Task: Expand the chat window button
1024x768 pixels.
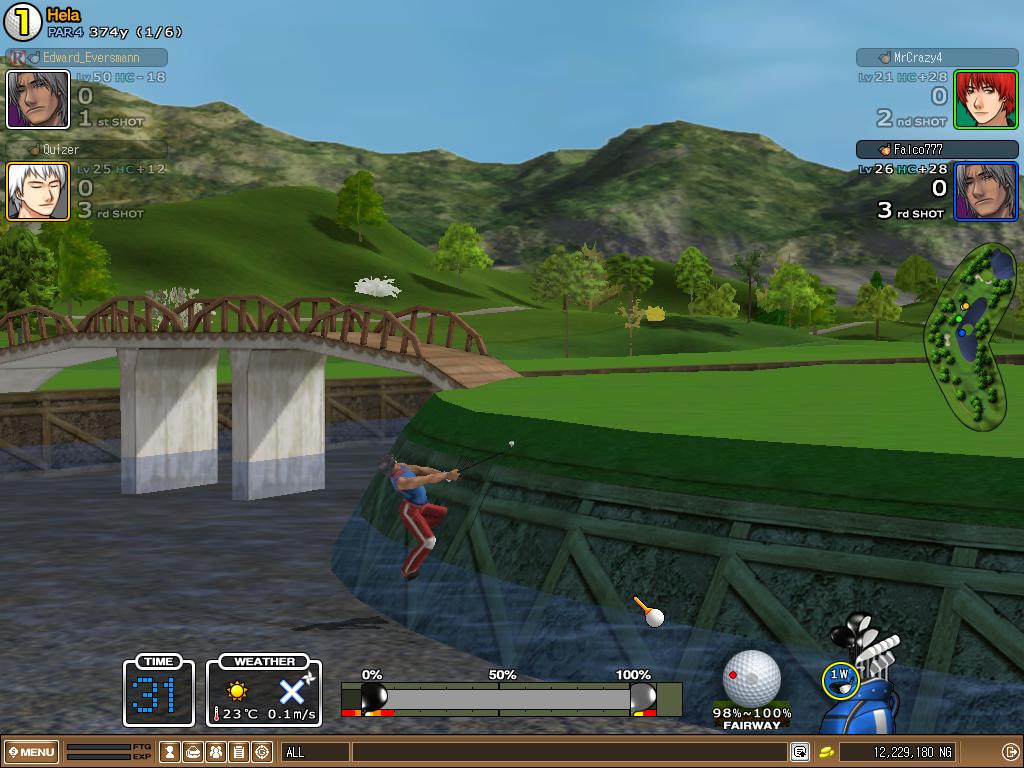Action: [800, 752]
